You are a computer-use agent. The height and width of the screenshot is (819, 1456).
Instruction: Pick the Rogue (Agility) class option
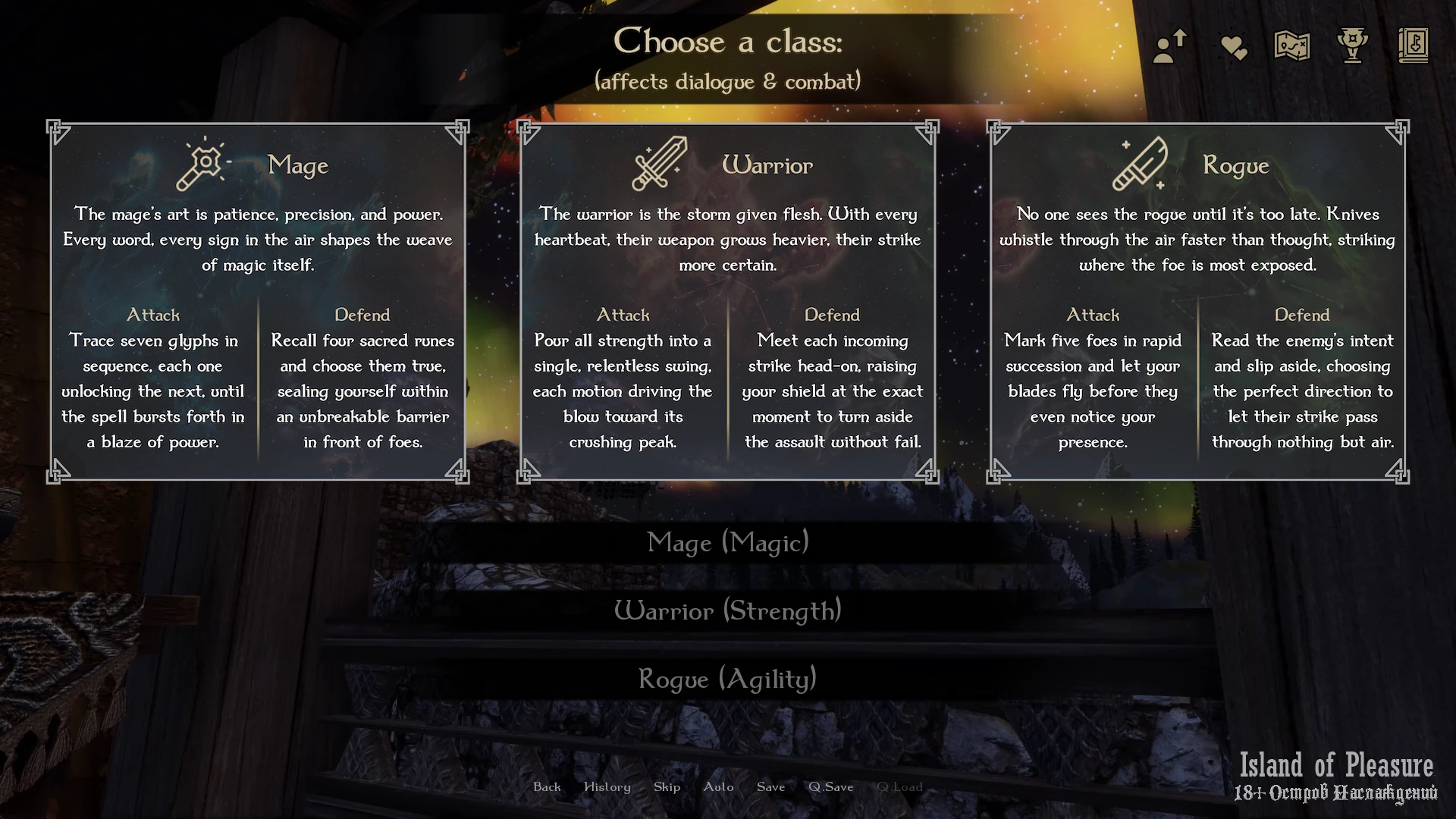point(728,679)
